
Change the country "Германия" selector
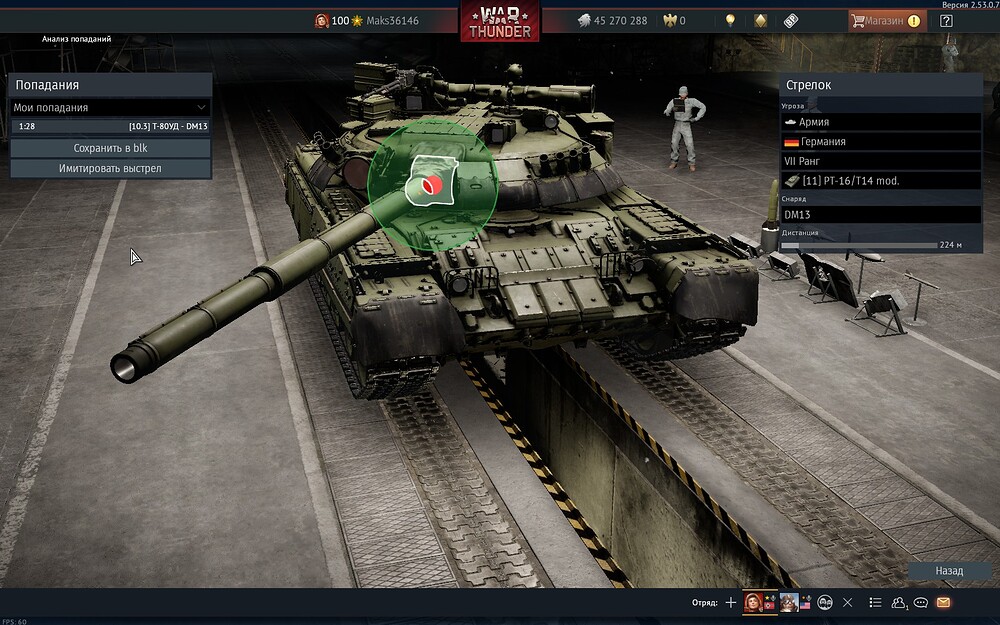[880, 142]
